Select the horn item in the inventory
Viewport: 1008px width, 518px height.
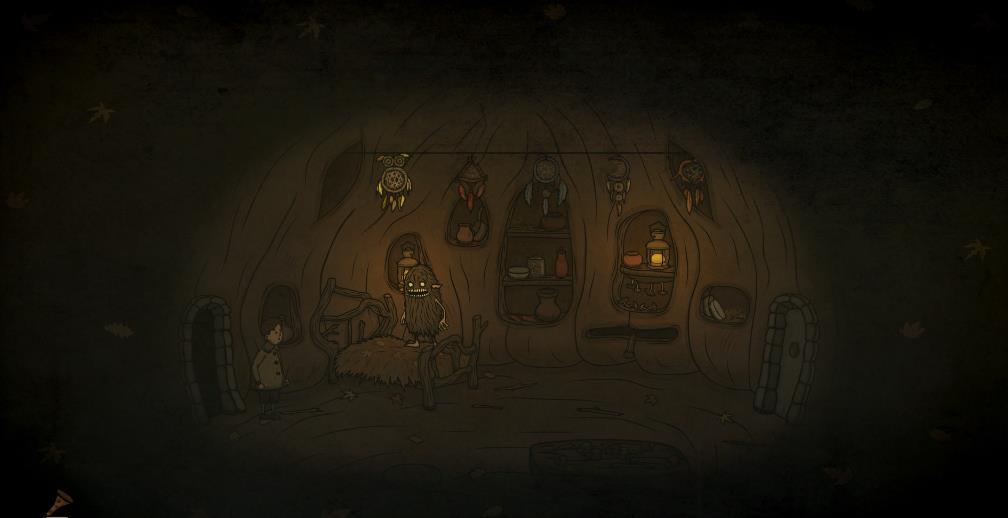[x=58, y=502]
